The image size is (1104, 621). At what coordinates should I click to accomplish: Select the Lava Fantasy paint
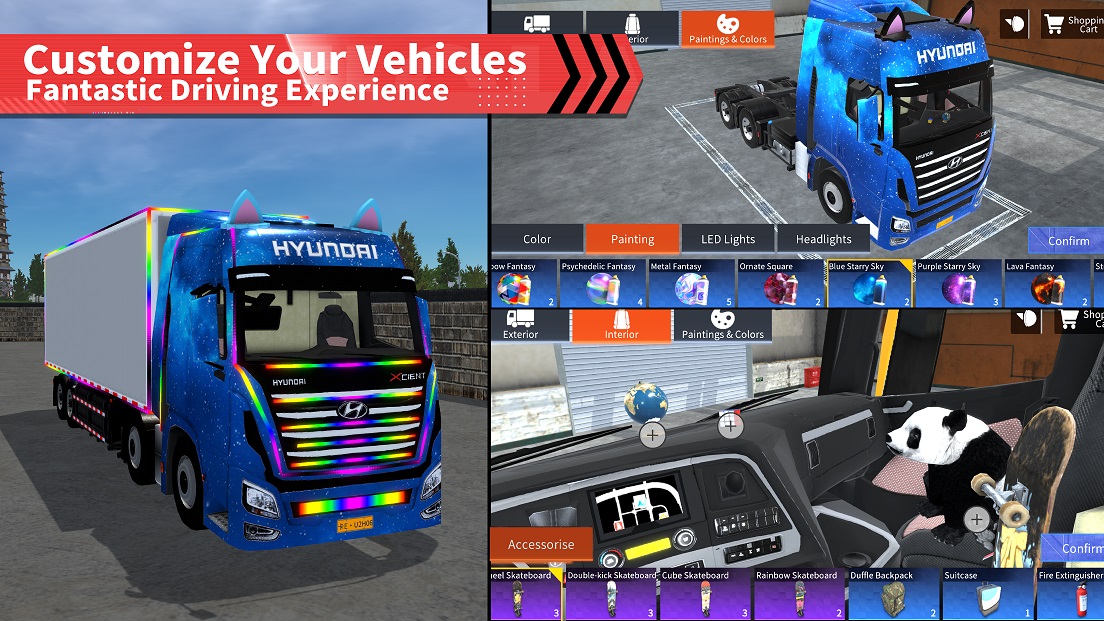pyautogui.click(x=1047, y=283)
